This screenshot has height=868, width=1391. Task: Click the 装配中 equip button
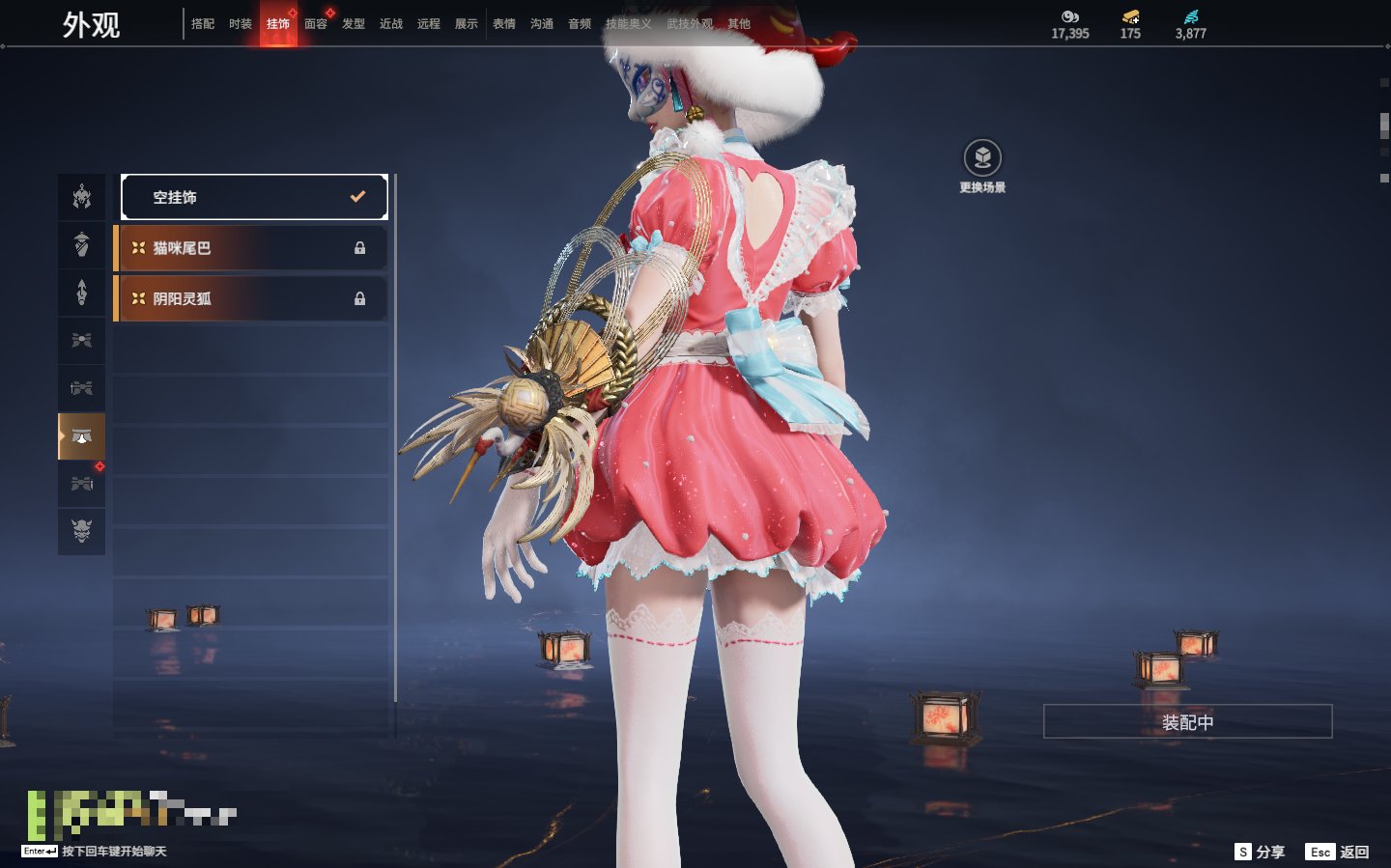point(1187,721)
